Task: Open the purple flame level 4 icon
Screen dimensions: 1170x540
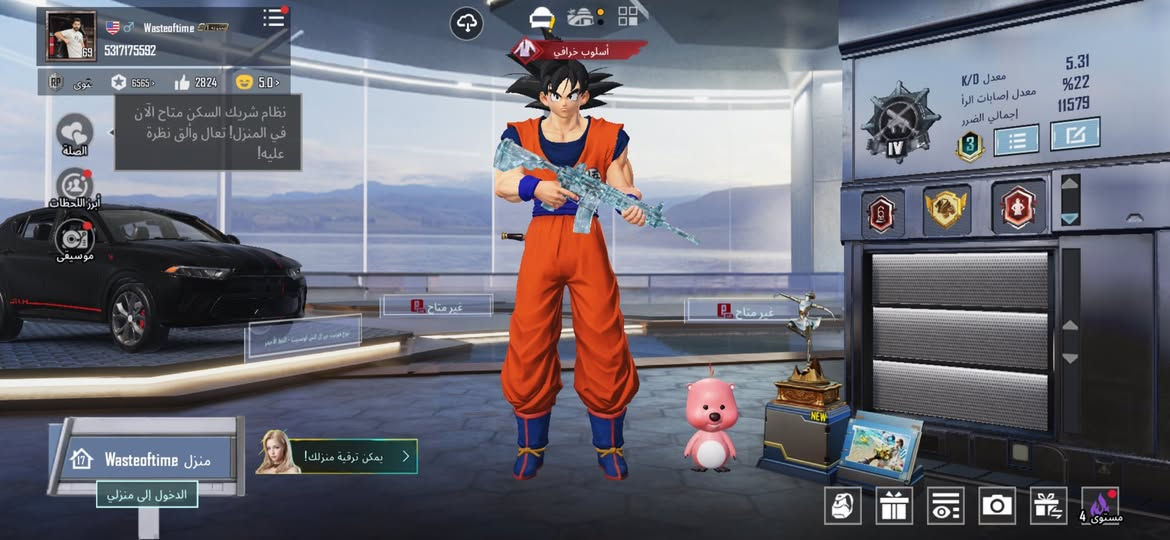Action: click(1101, 505)
